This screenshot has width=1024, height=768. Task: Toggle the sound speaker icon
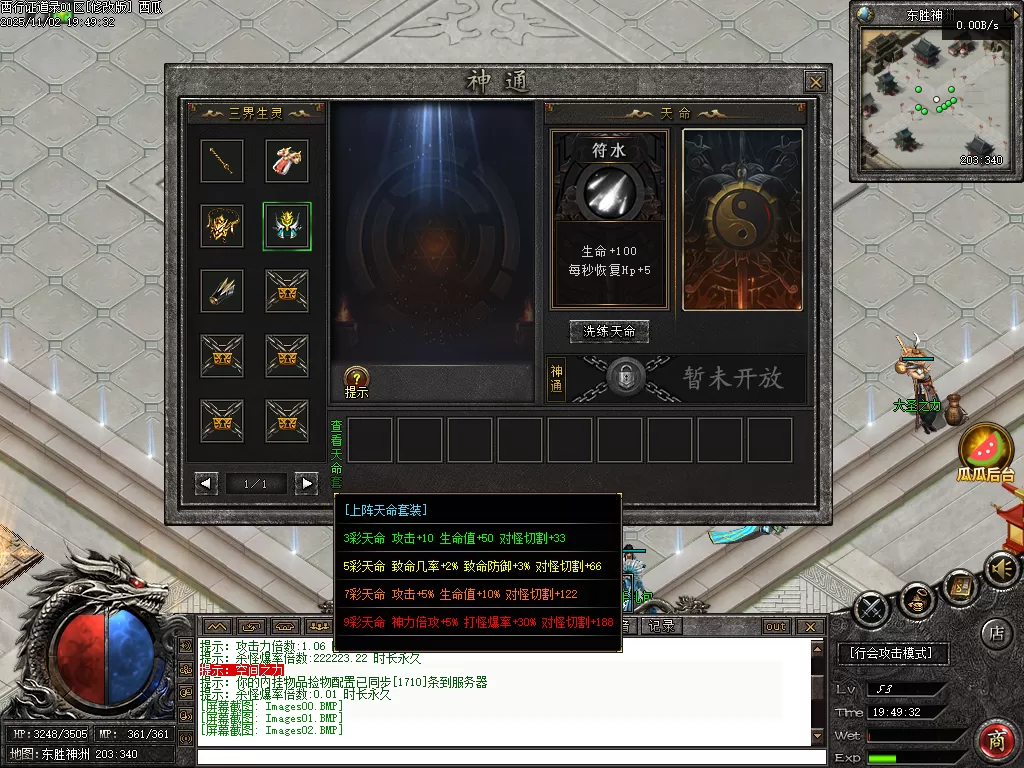point(1001,570)
